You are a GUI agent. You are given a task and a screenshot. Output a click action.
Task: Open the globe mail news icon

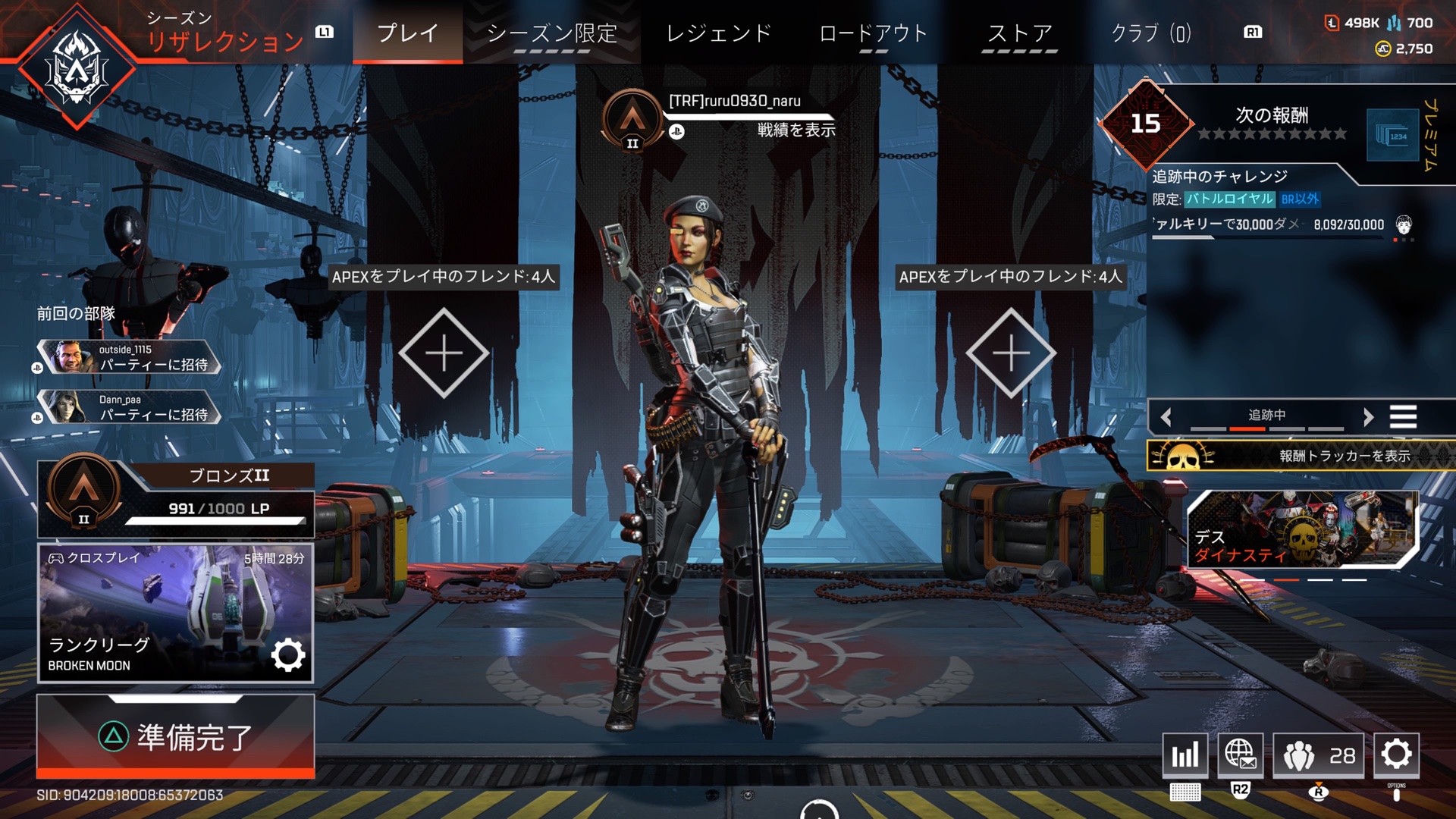1240,755
